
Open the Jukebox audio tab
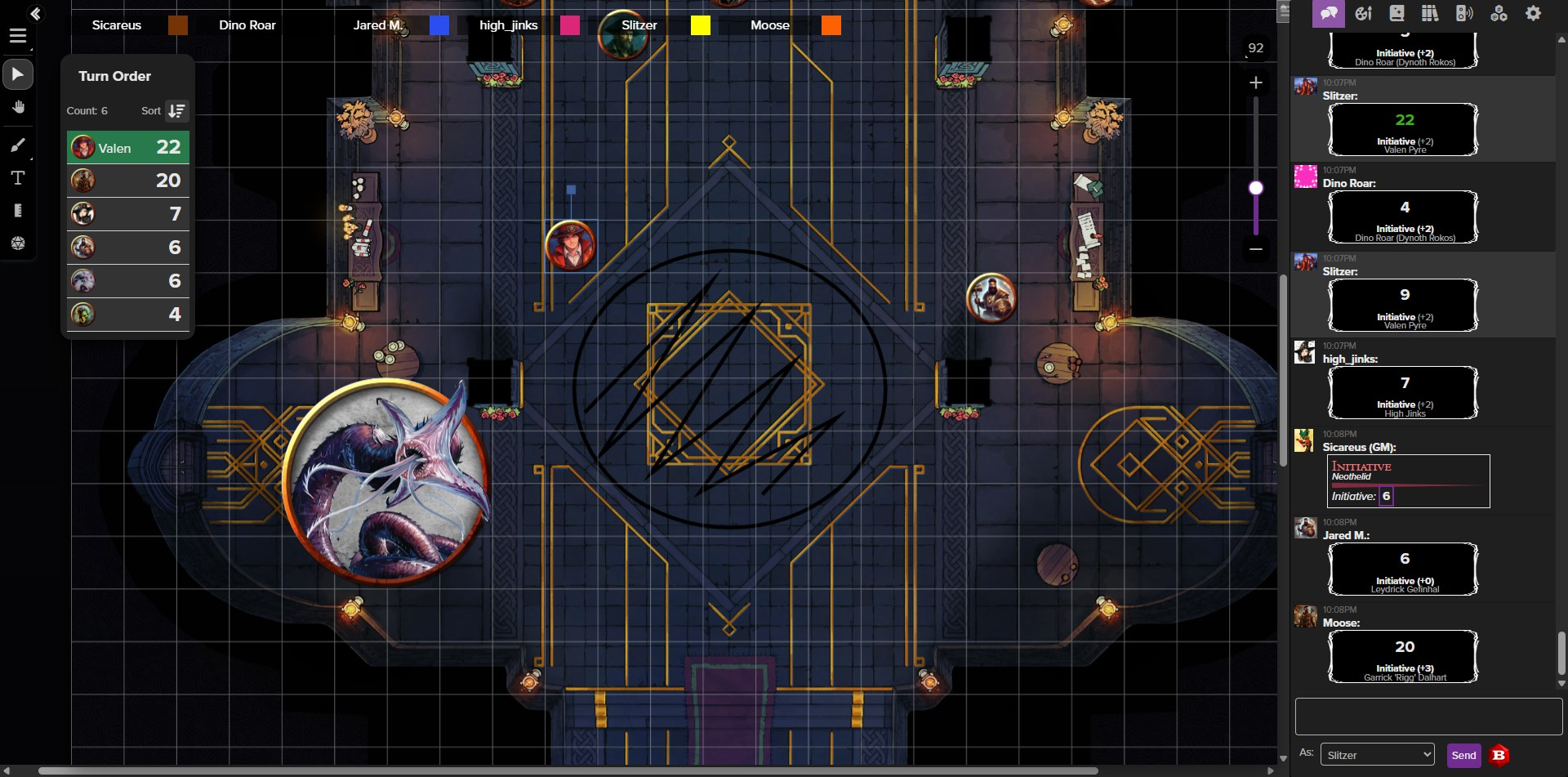point(1464,13)
